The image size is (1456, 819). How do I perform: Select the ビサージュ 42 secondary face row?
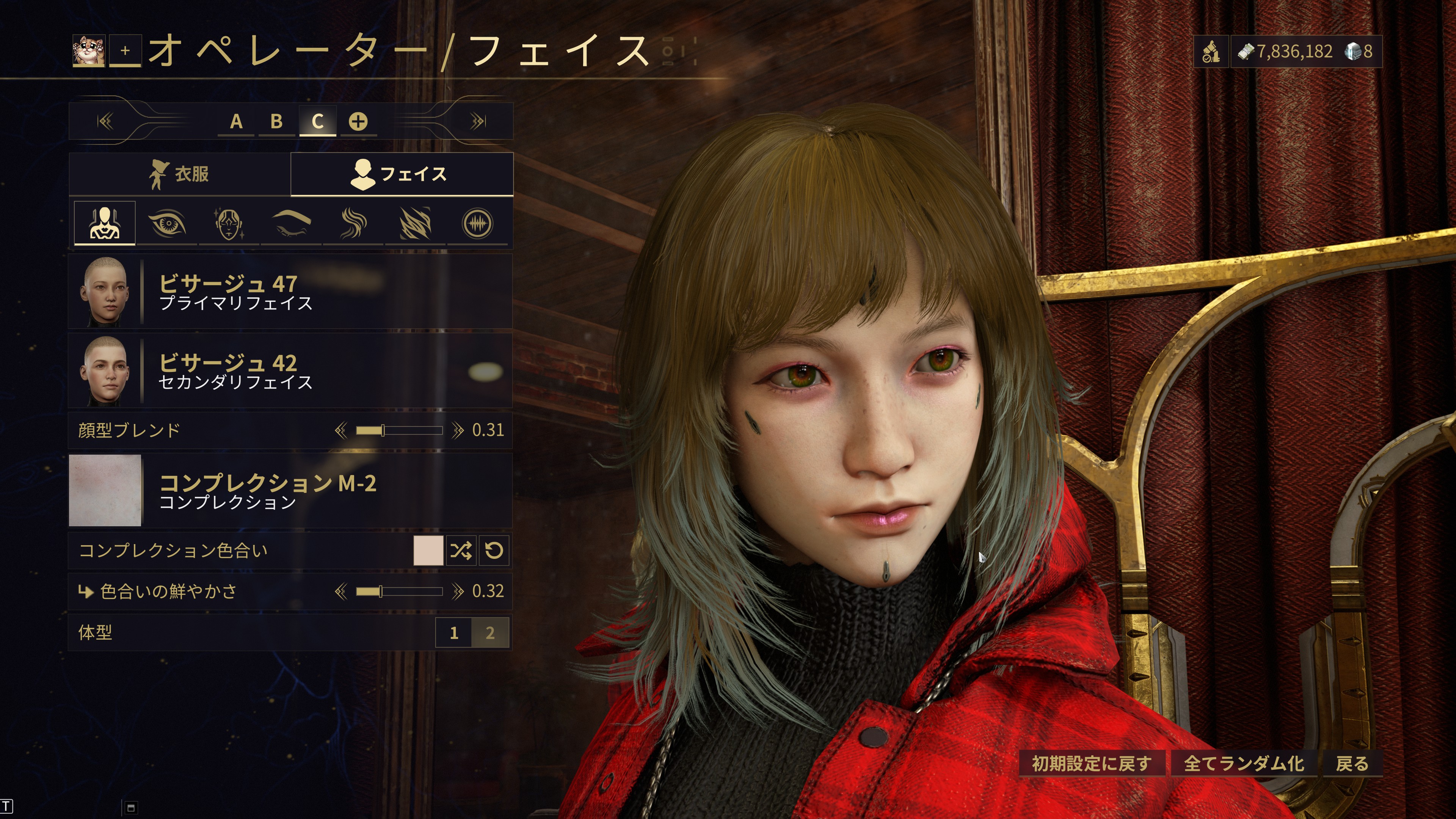tap(290, 371)
